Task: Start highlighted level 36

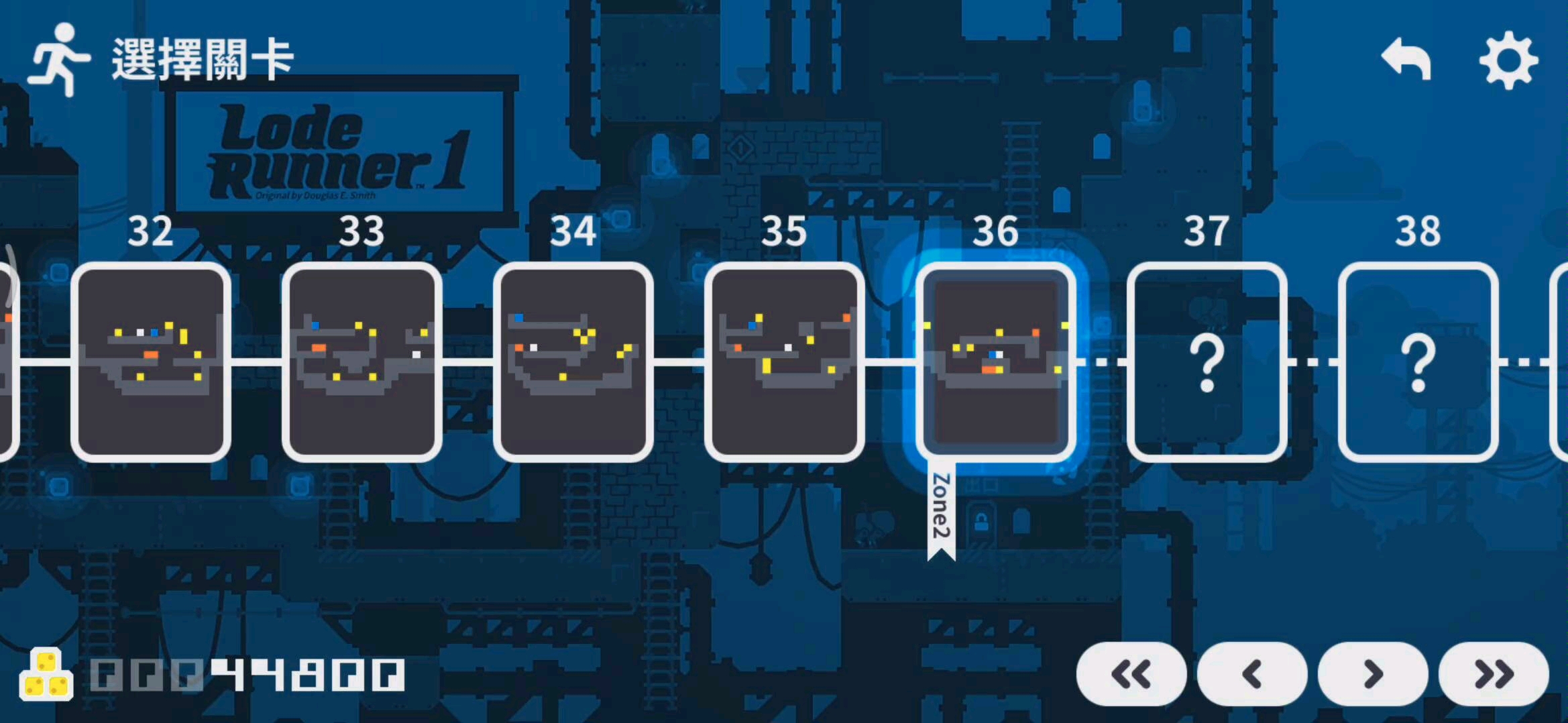Action: click(x=996, y=362)
